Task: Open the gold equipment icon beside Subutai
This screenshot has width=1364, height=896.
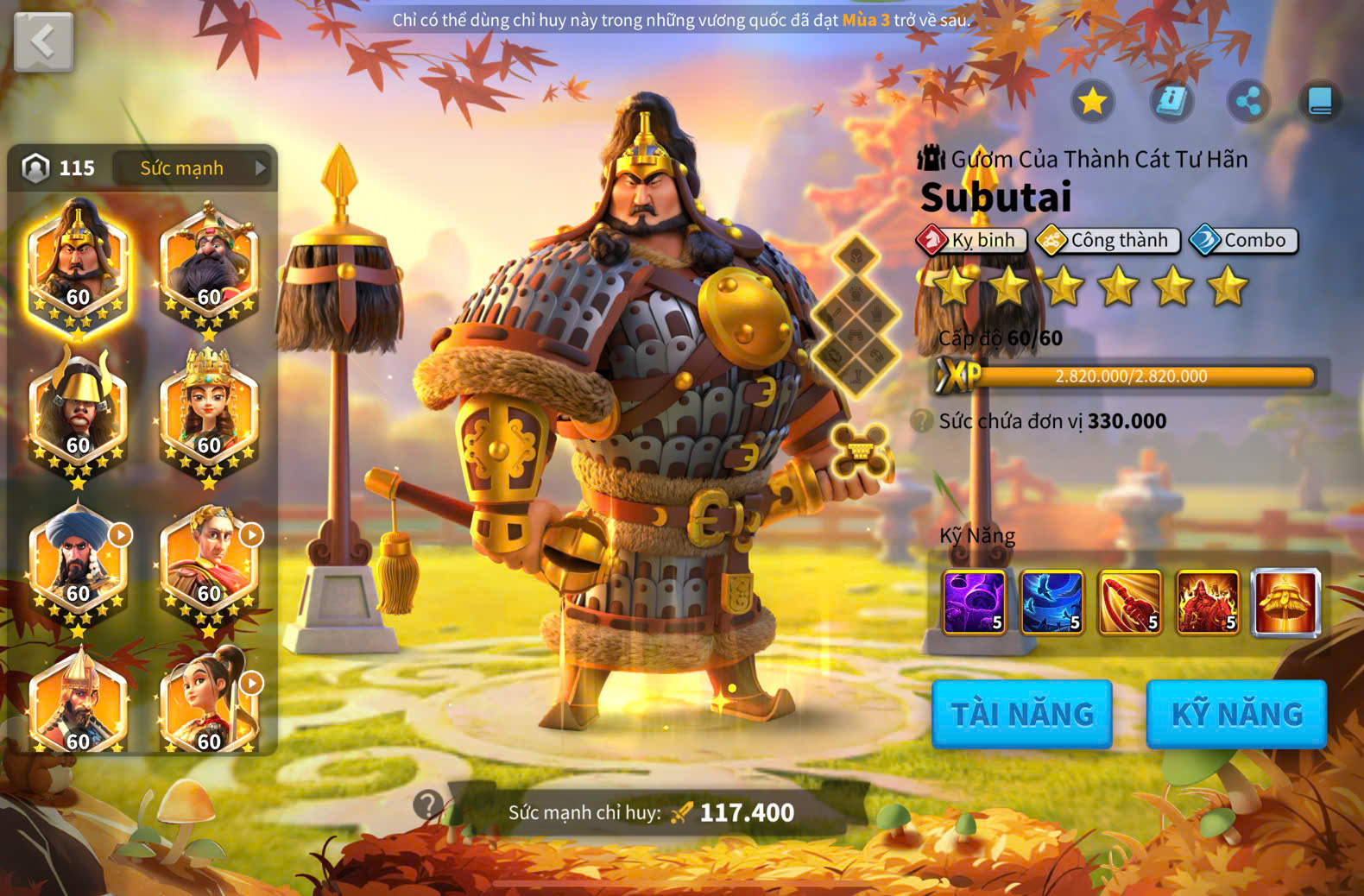Action: (x=859, y=450)
